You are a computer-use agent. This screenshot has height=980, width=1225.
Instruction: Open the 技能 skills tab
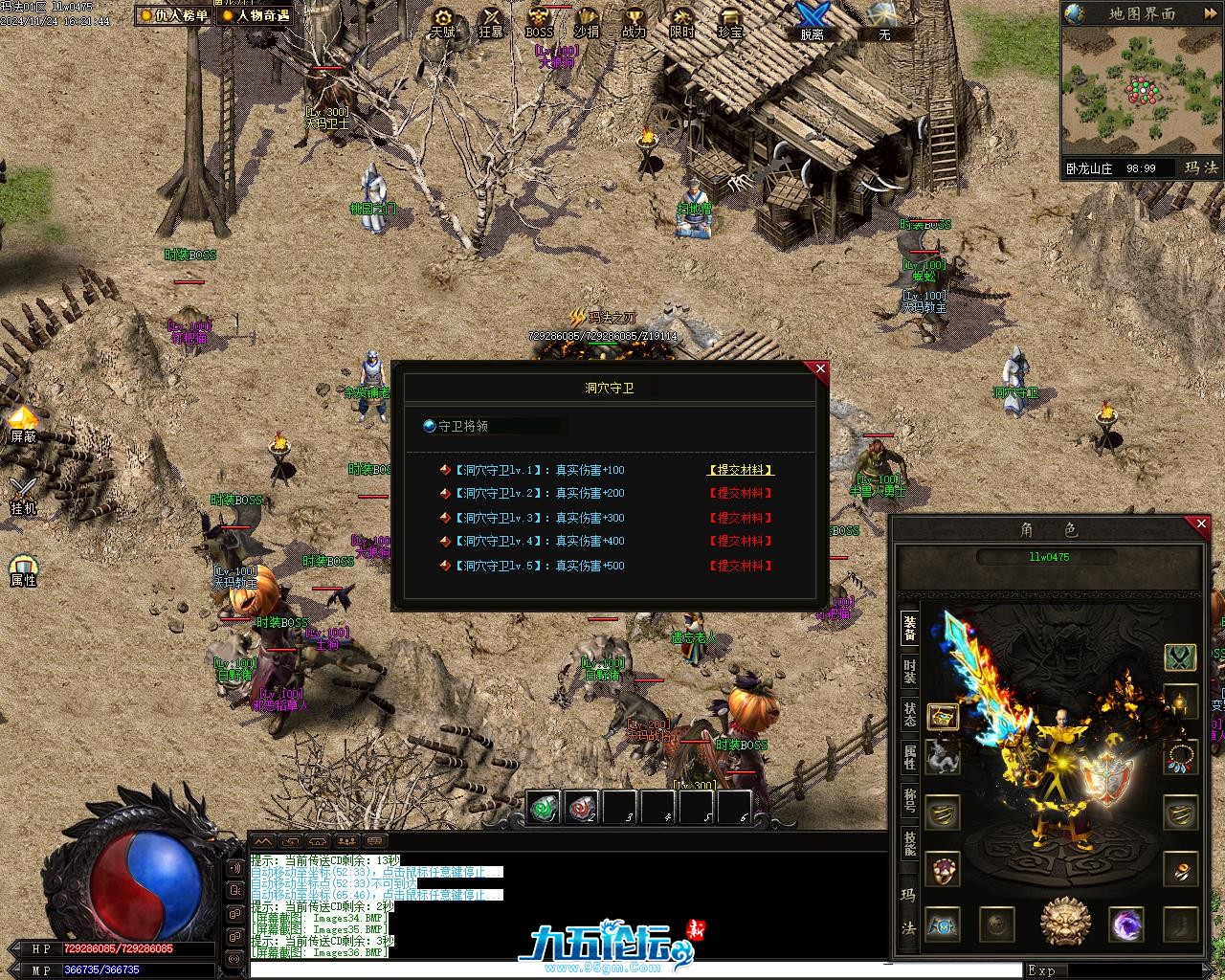tap(909, 843)
